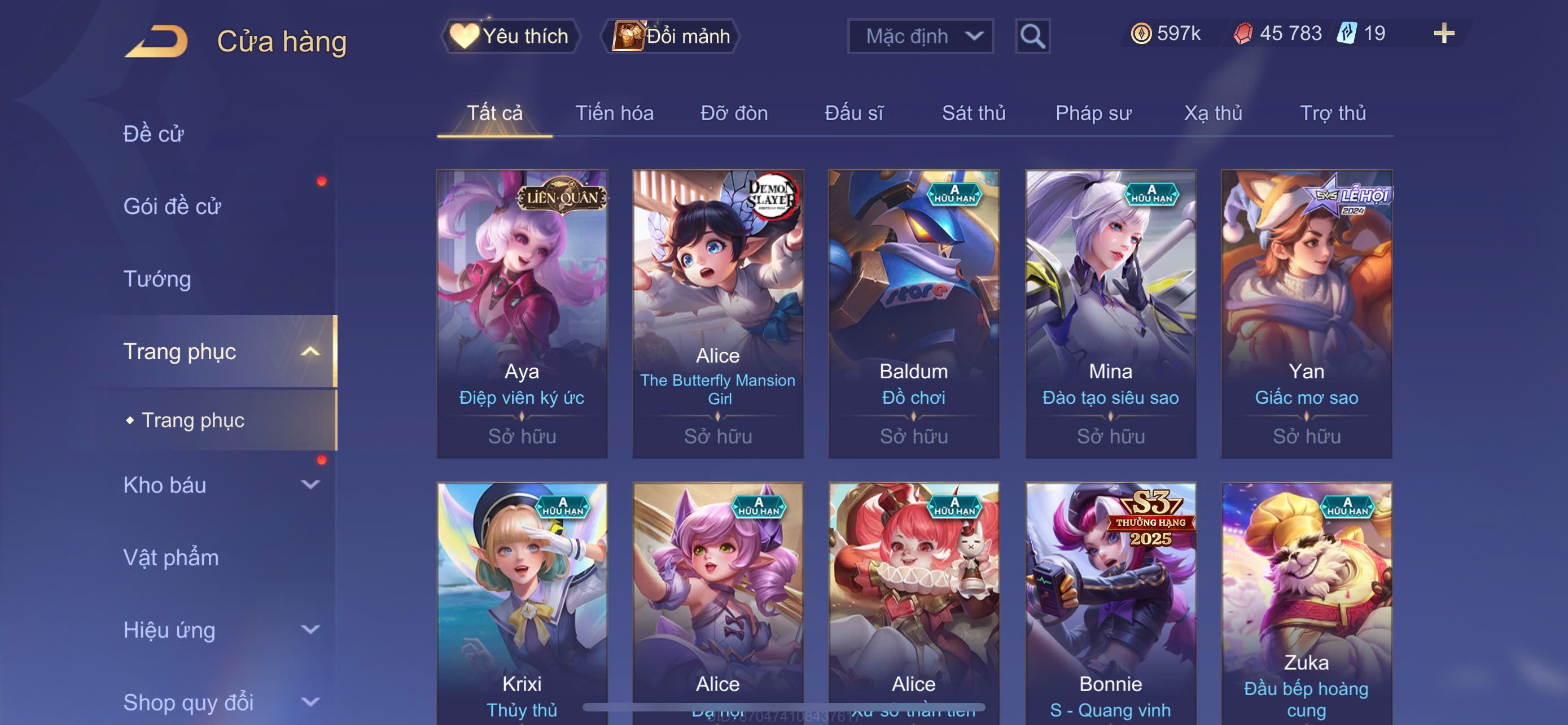
Task: Add currency with the plus button
Action: coord(1443,33)
